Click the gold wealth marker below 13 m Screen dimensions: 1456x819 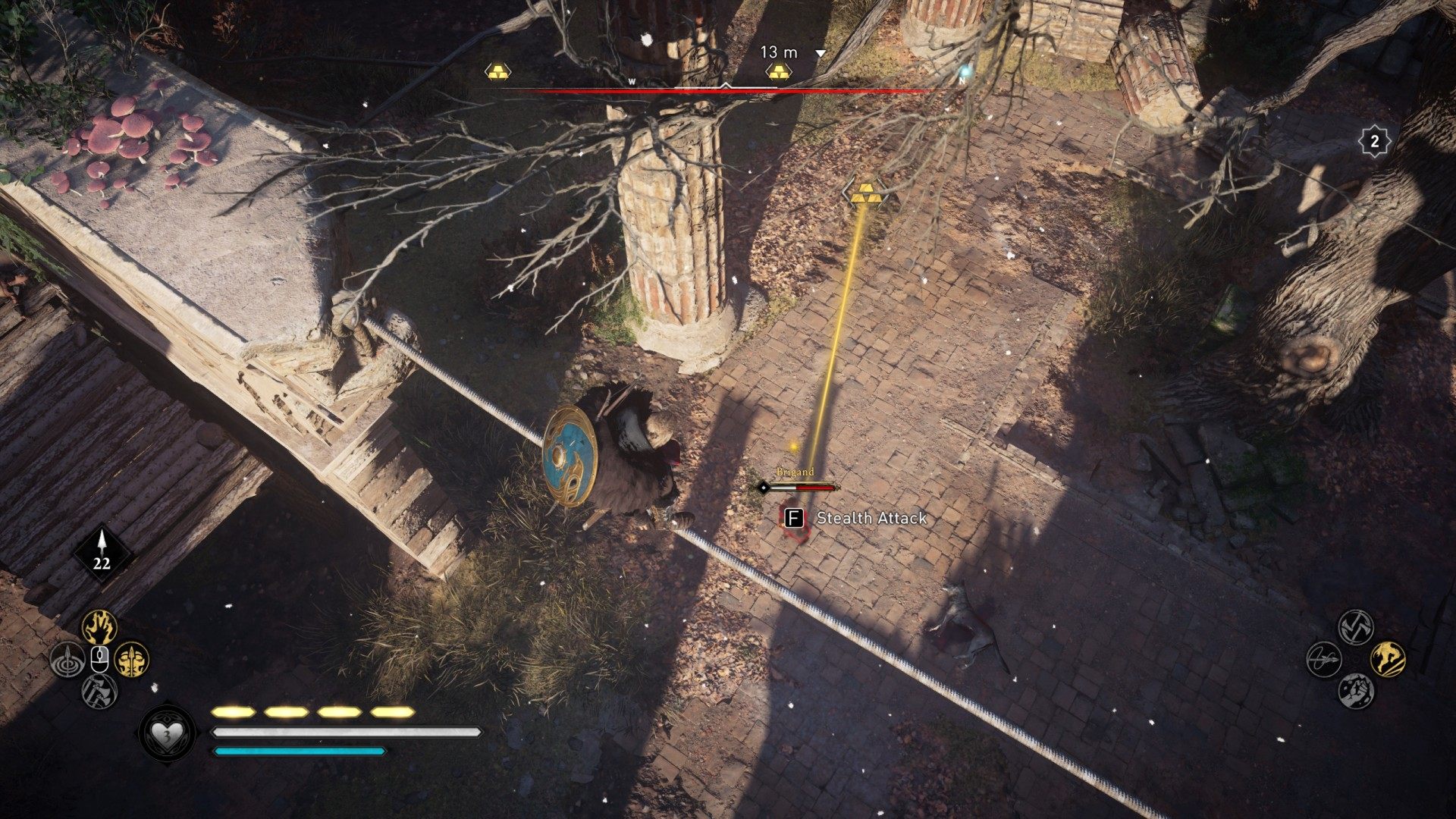(x=778, y=72)
